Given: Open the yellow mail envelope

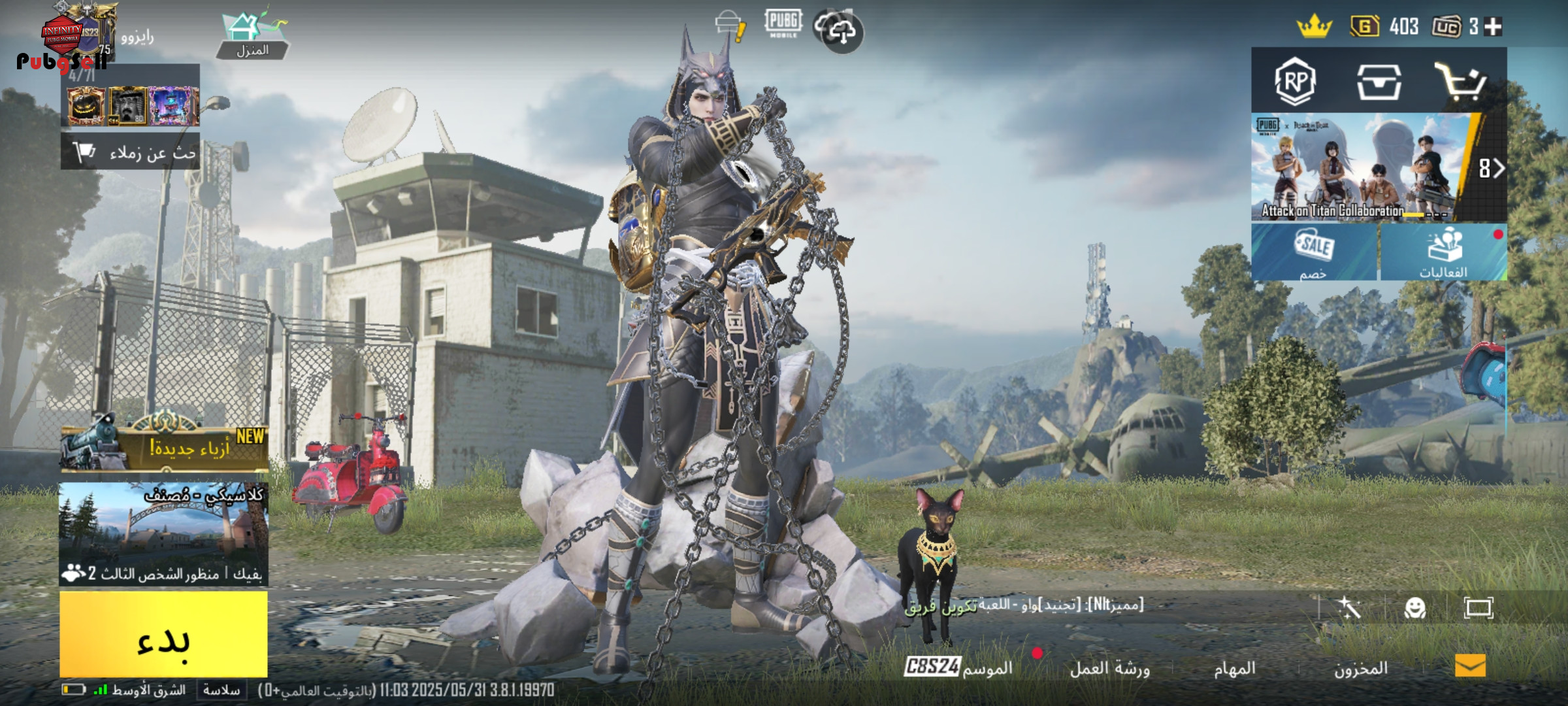Looking at the screenshot, I should coord(1470,666).
